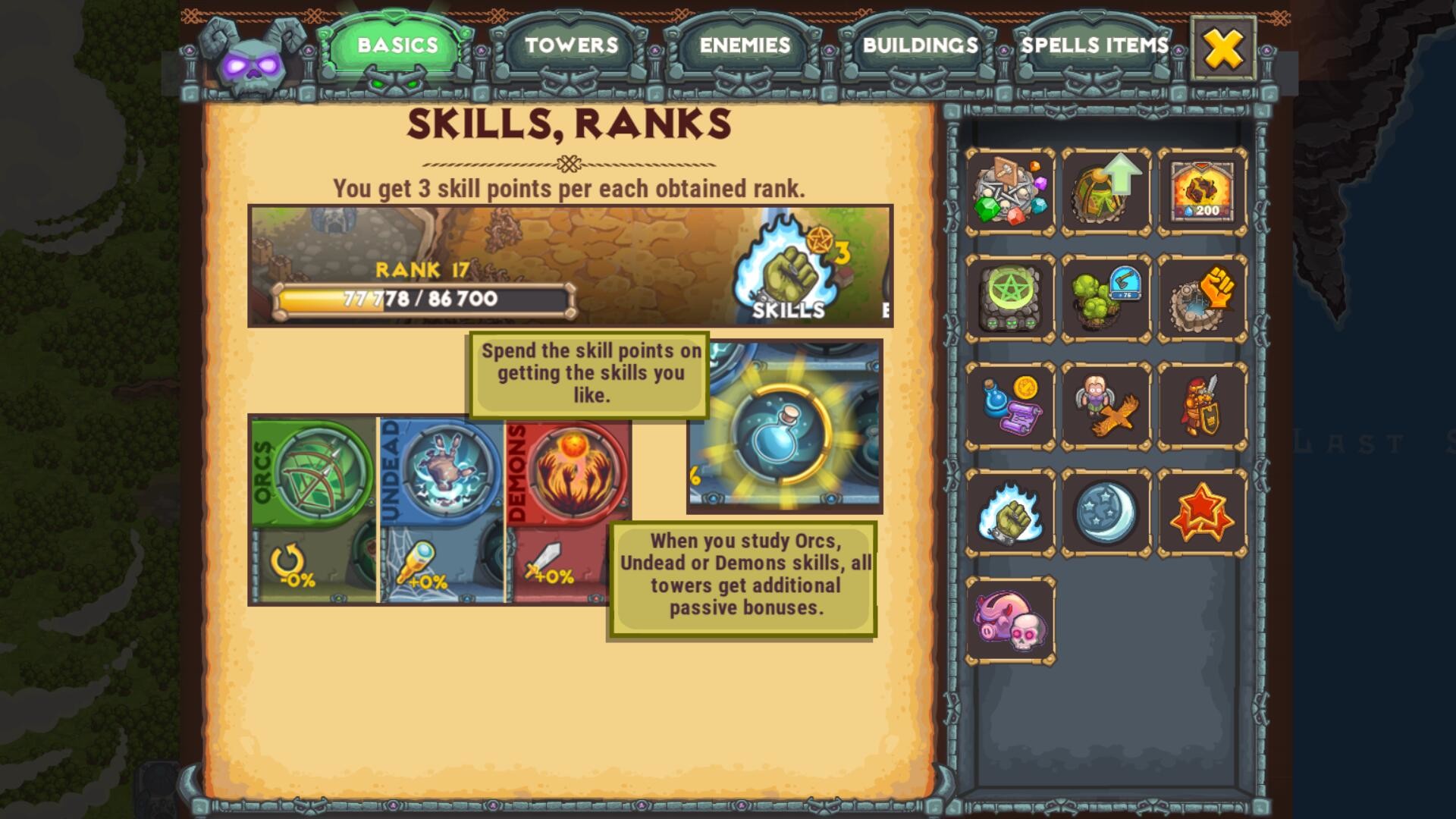Click the orange fist over well icon
The image size is (1456, 819).
click(x=1202, y=296)
